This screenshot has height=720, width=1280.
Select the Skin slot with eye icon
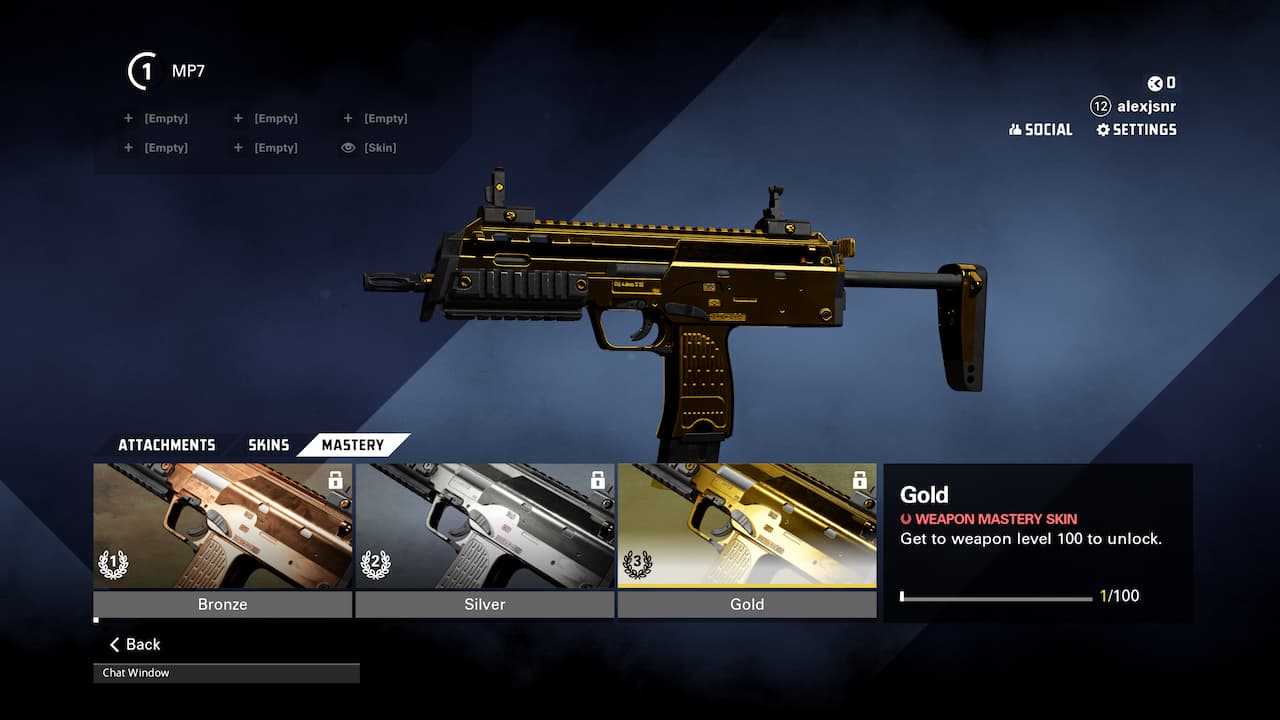(369, 148)
